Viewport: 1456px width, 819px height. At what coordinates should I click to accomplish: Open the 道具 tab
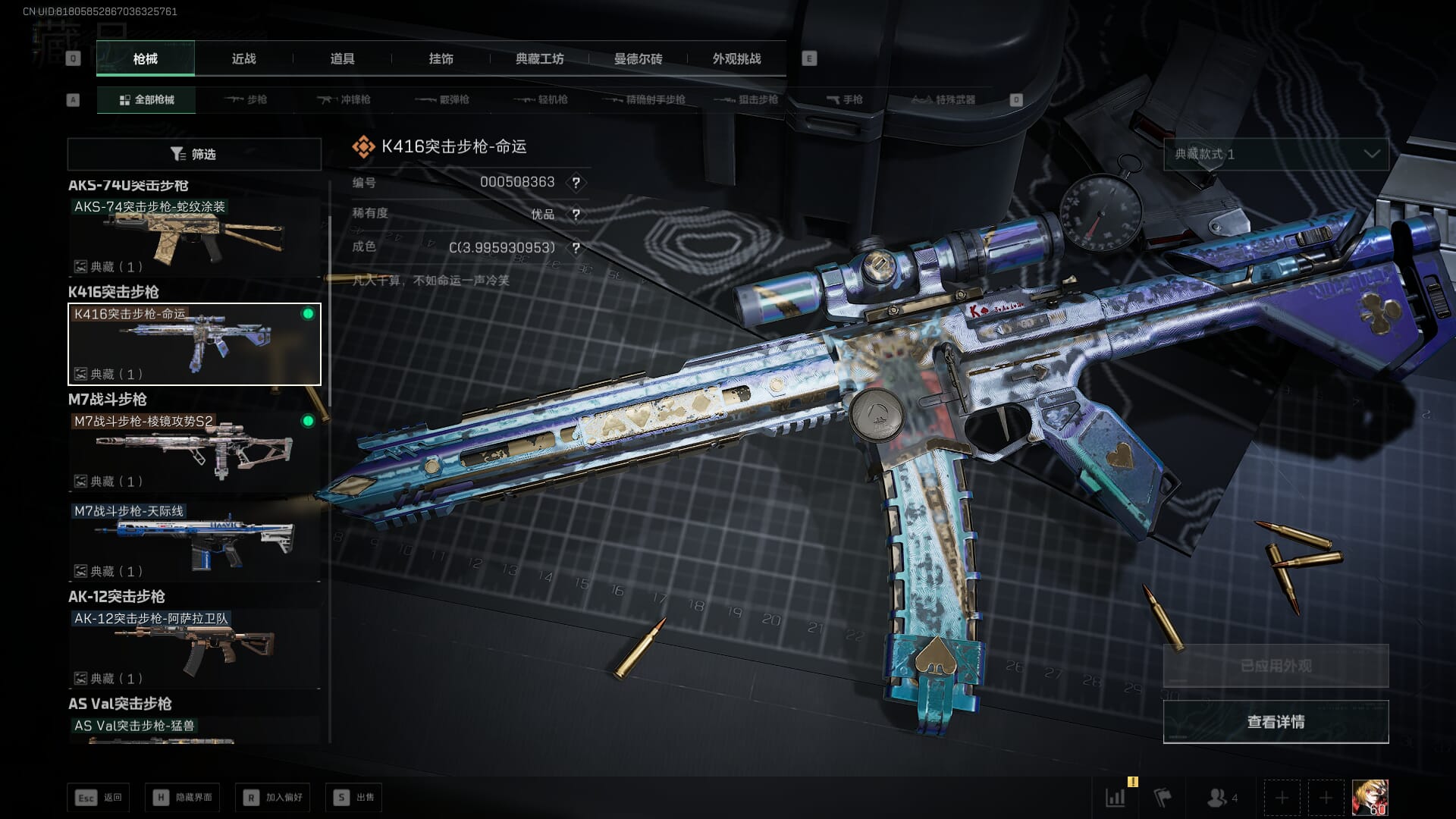click(x=342, y=59)
